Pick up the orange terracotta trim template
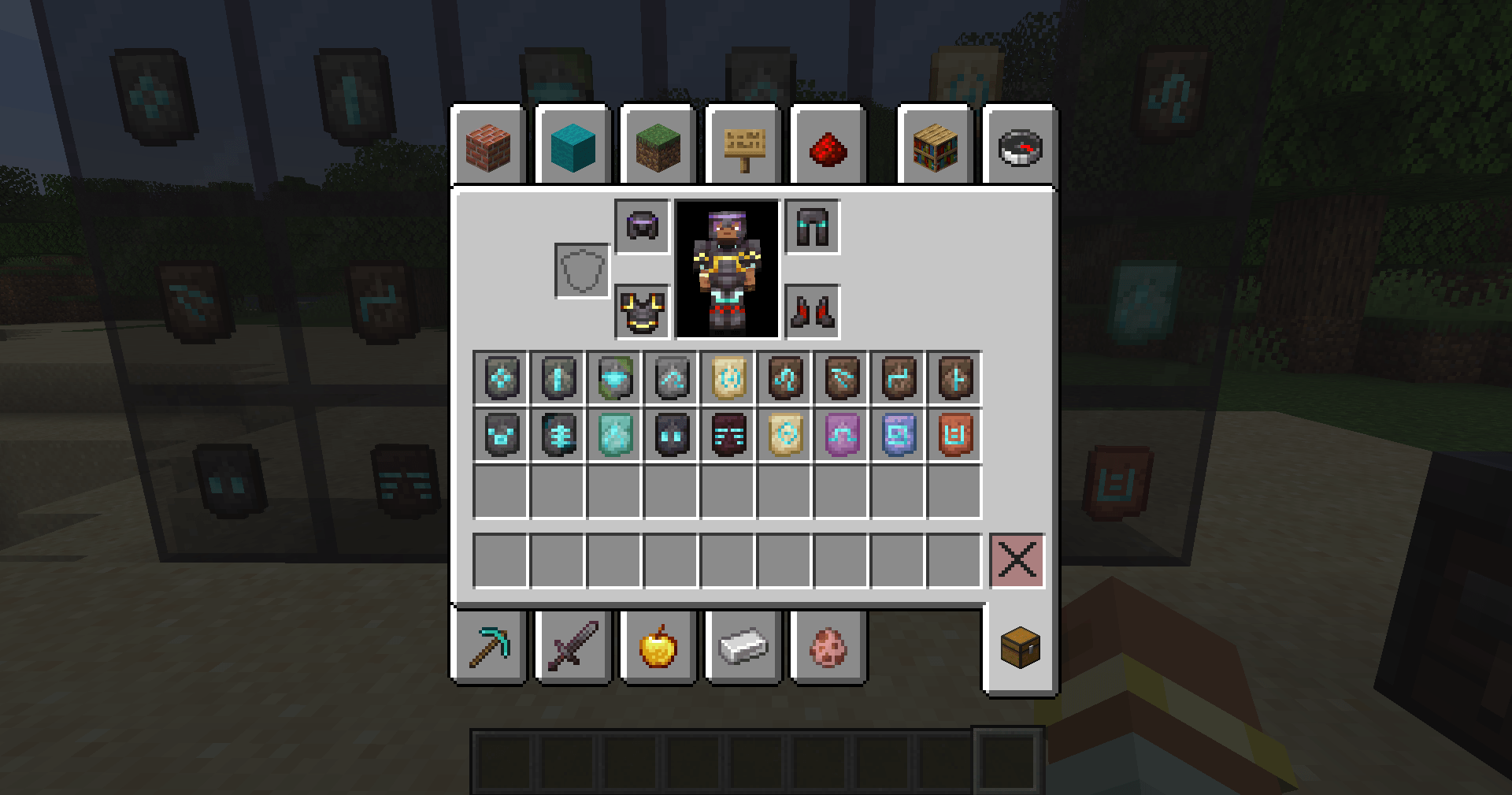 [x=954, y=434]
